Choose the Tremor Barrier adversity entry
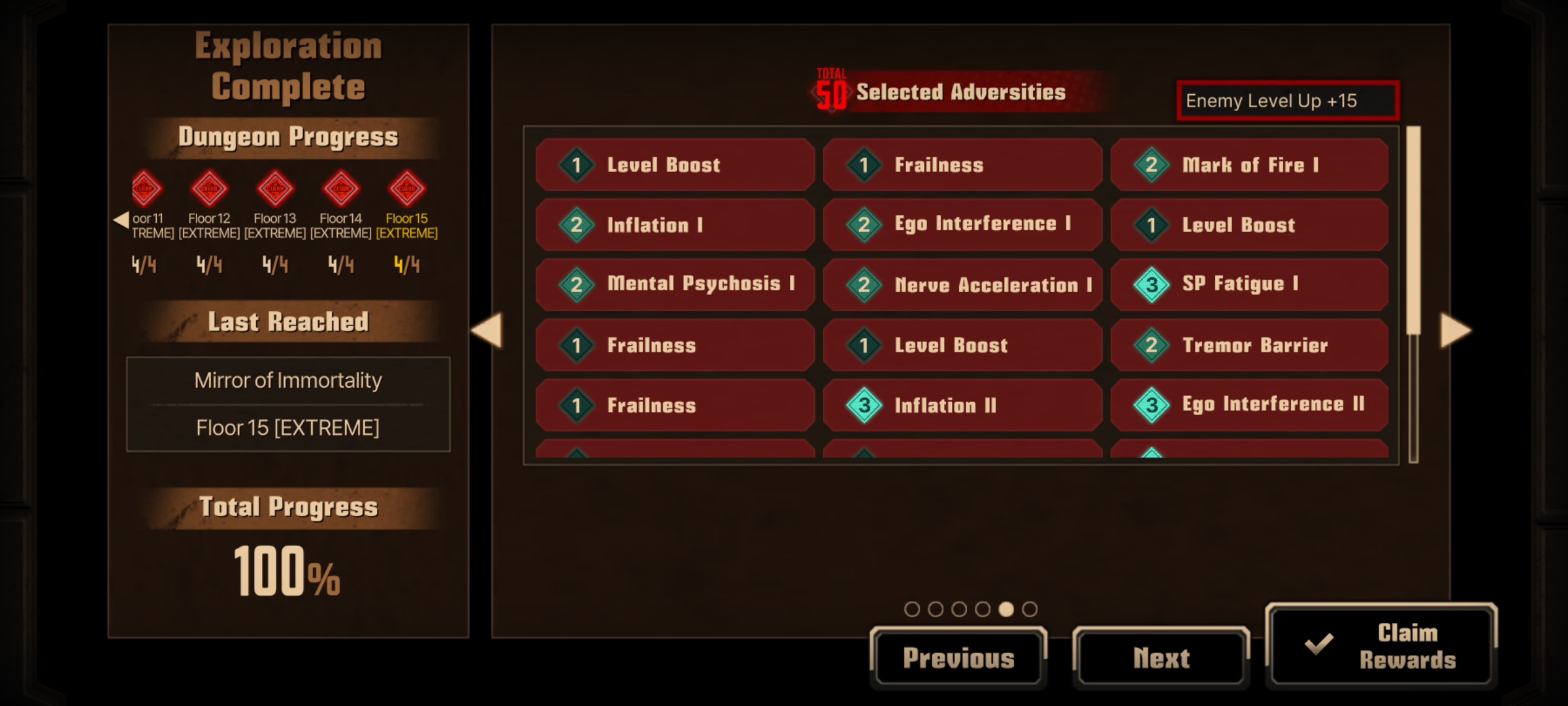1568x706 pixels. point(1249,345)
